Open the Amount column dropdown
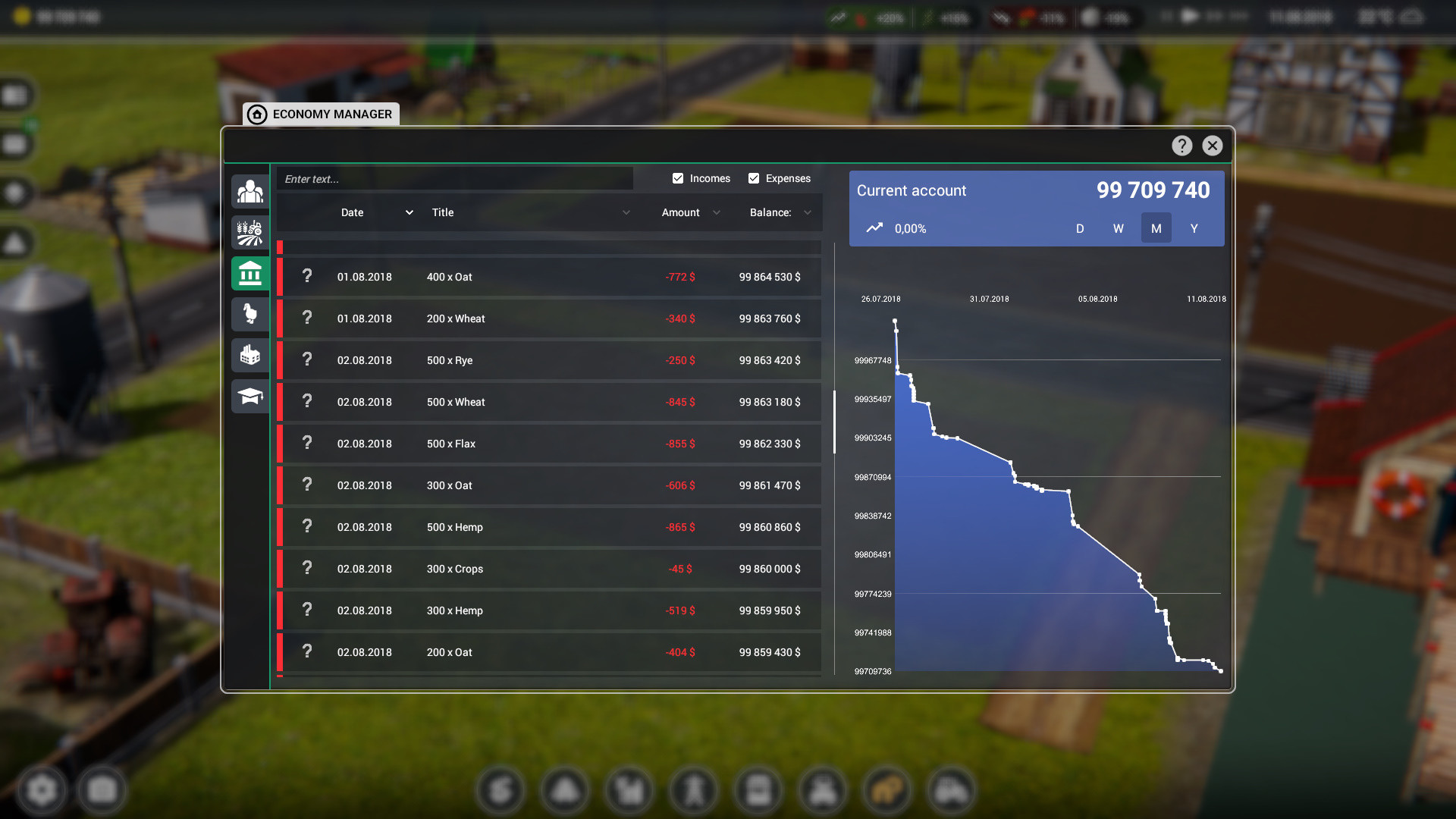This screenshot has width=1456, height=819. (717, 212)
